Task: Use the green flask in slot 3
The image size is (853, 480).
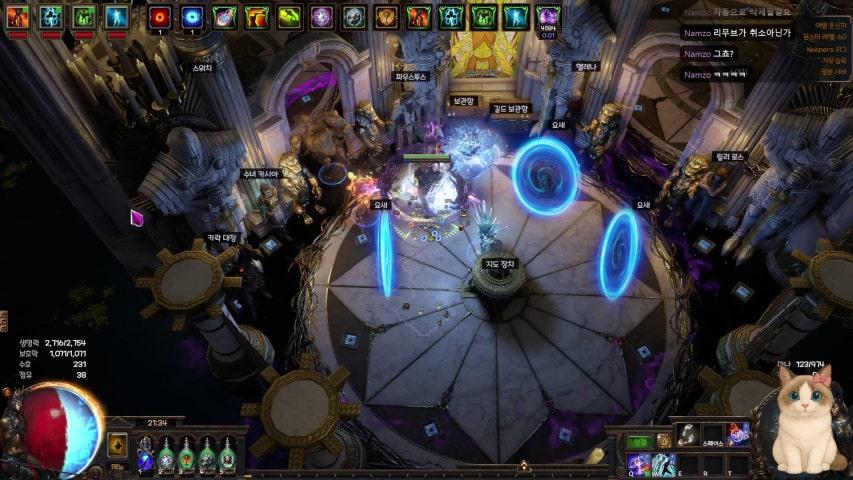Action: (x=187, y=458)
